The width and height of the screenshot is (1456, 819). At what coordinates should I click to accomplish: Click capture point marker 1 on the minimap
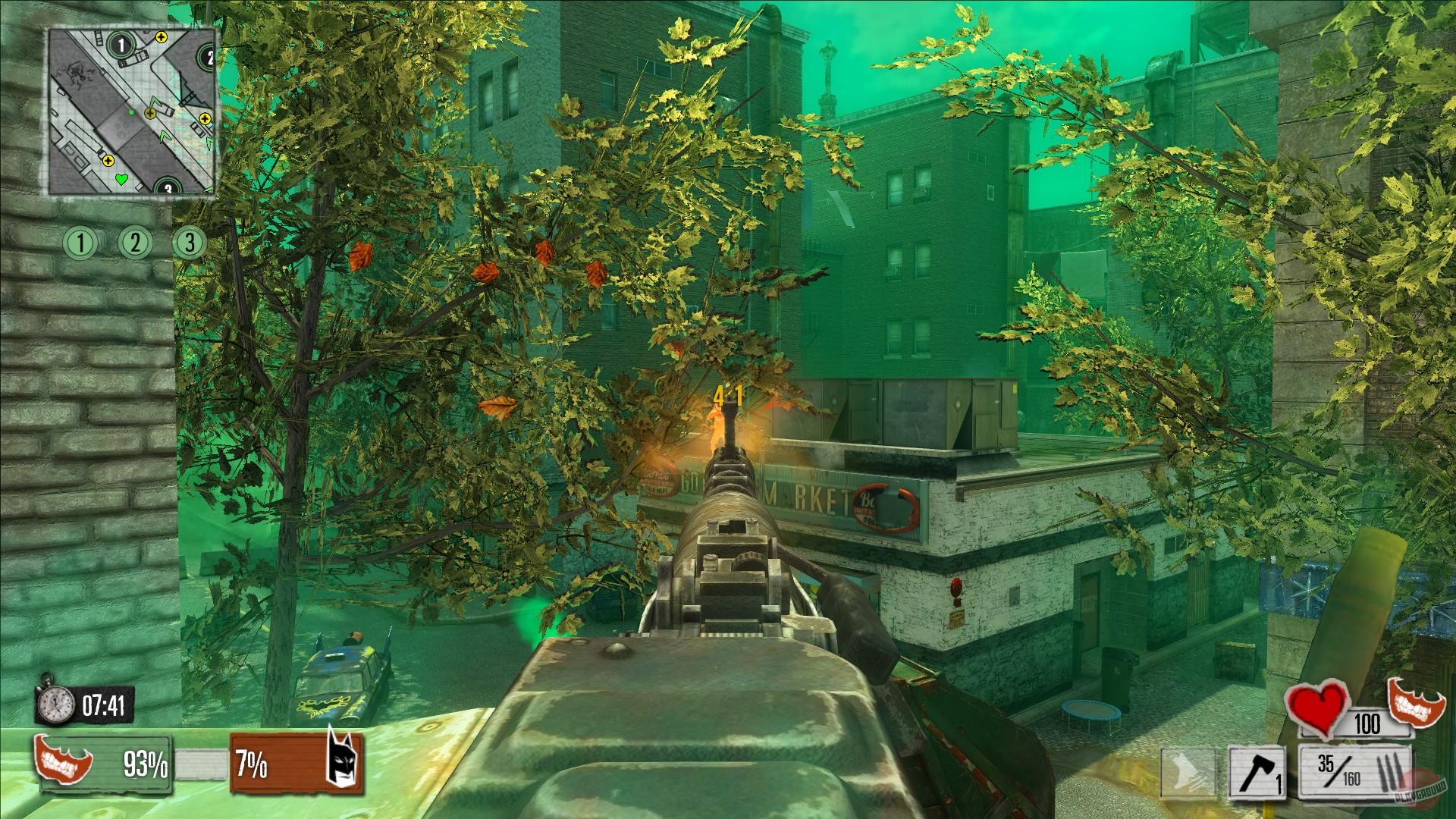(x=121, y=45)
